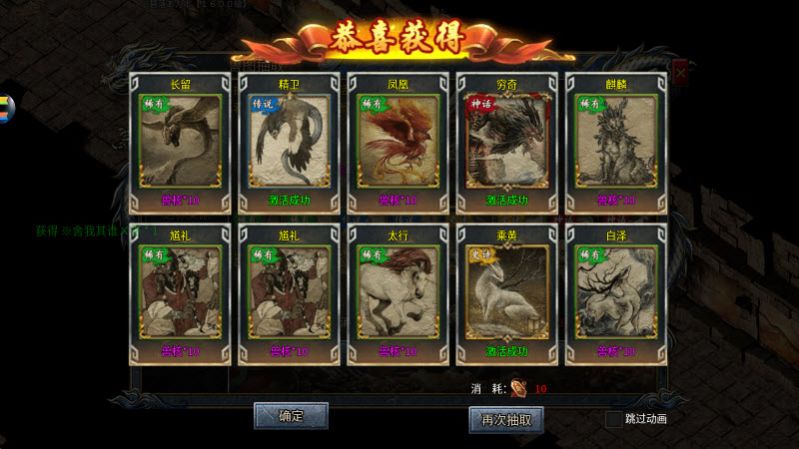Pick the 麒麟 card
Viewport: 799px width, 449px height.
coord(615,140)
